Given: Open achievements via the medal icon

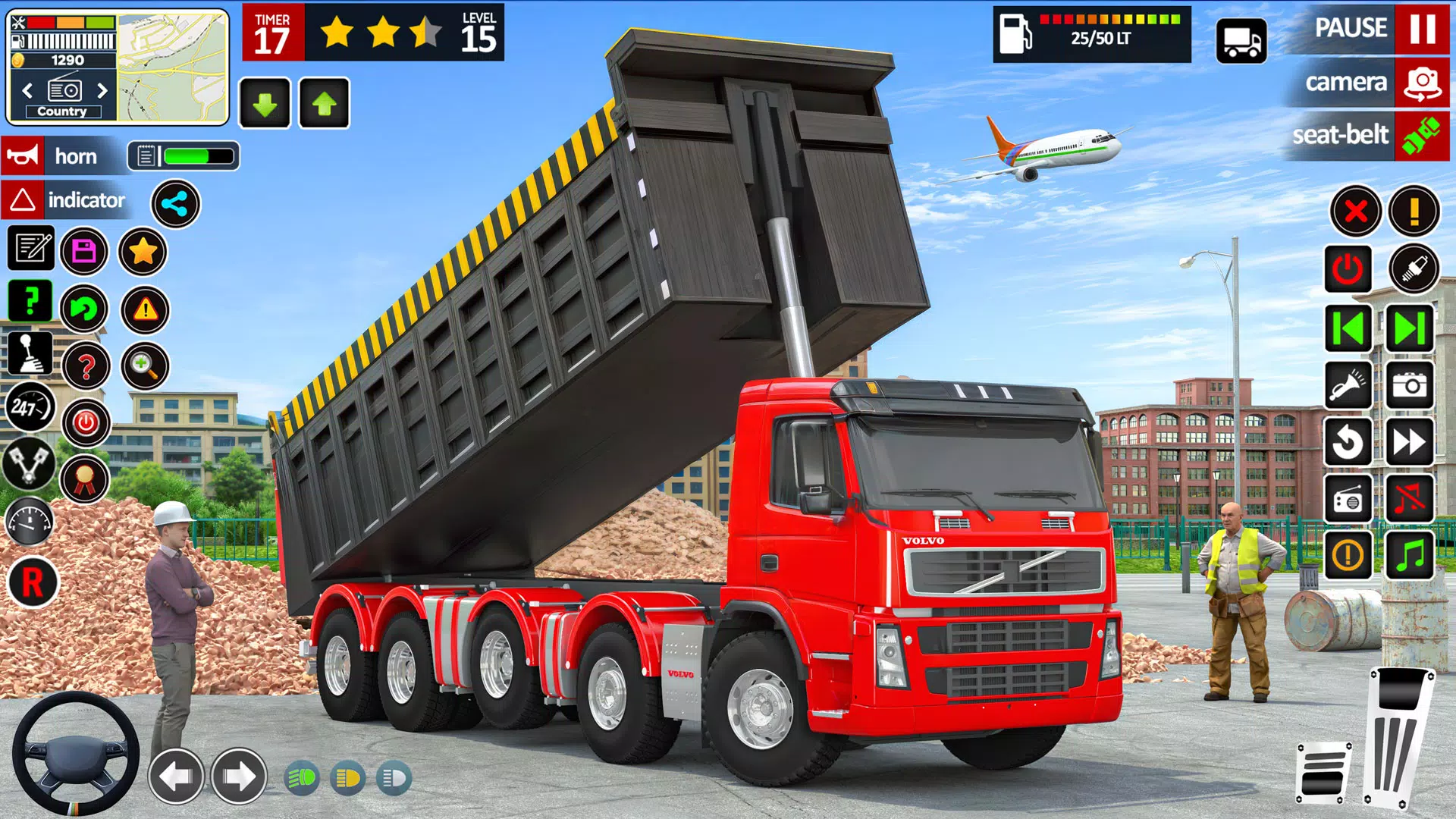Looking at the screenshot, I should (x=85, y=478).
